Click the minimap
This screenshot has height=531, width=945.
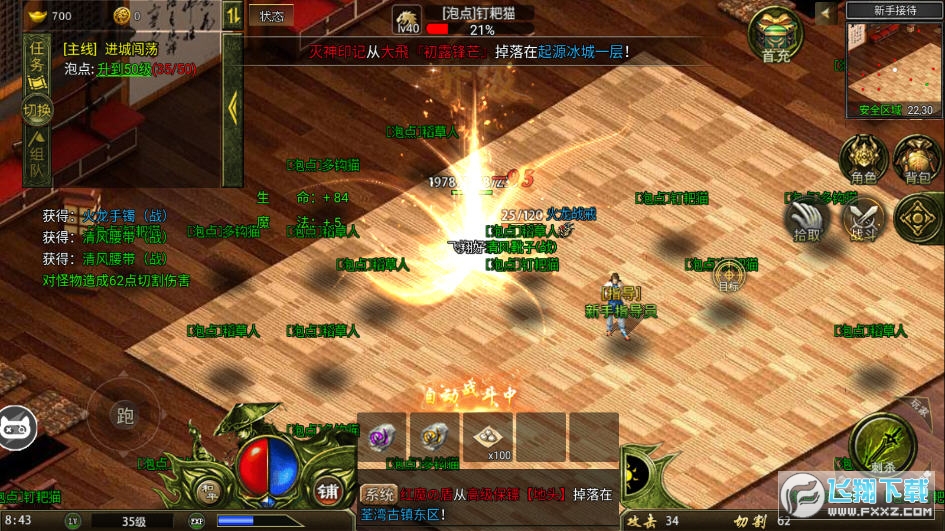point(894,65)
